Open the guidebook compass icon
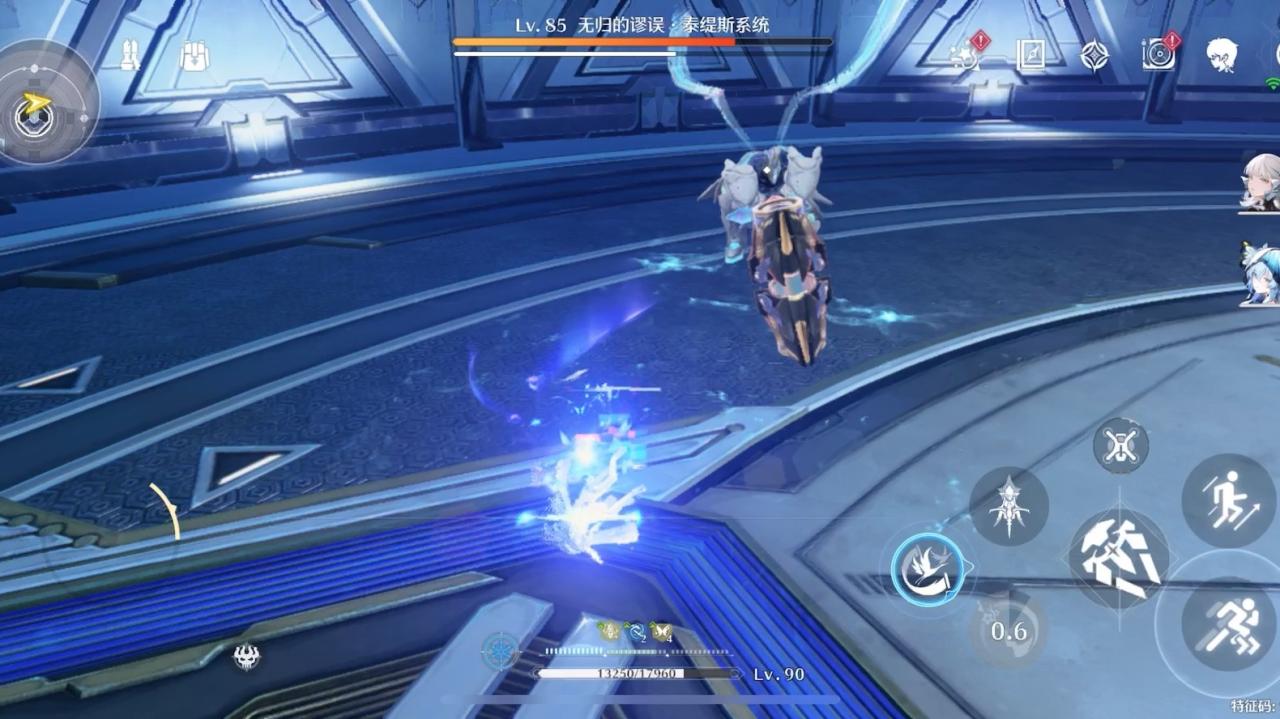The width and height of the screenshot is (1280, 719). pos(1030,55)
